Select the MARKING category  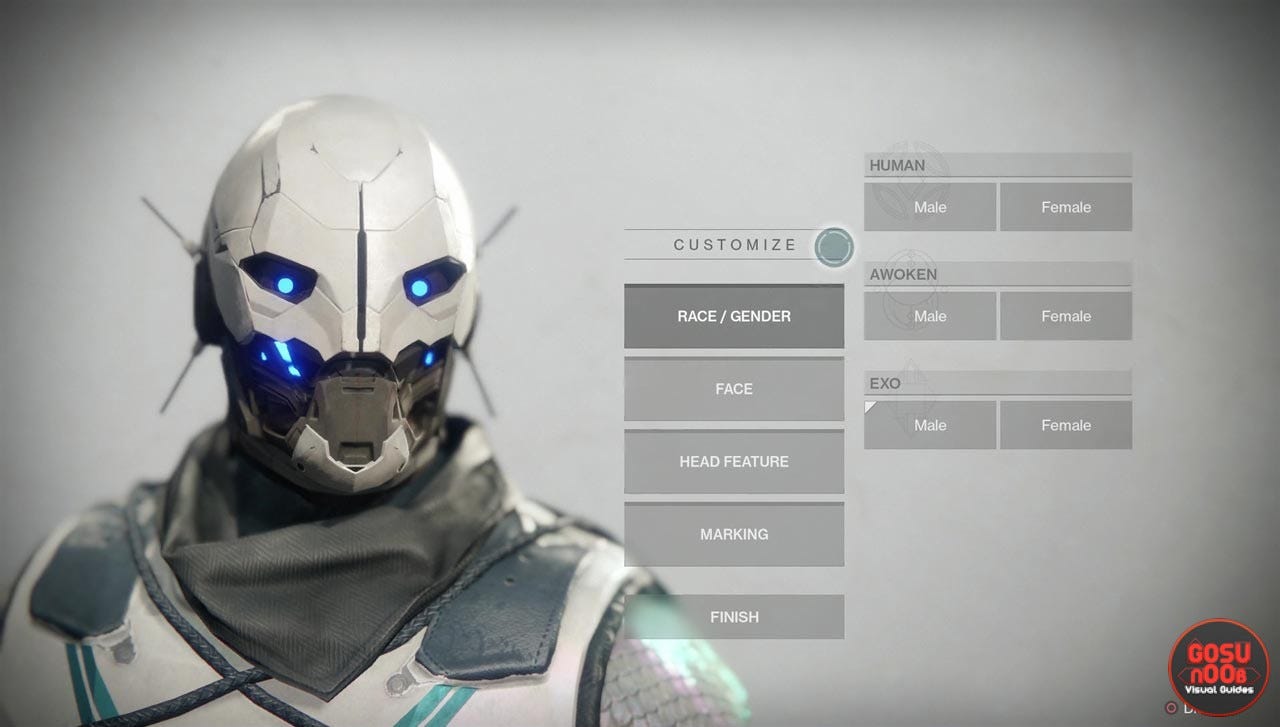tap(734, 534)
